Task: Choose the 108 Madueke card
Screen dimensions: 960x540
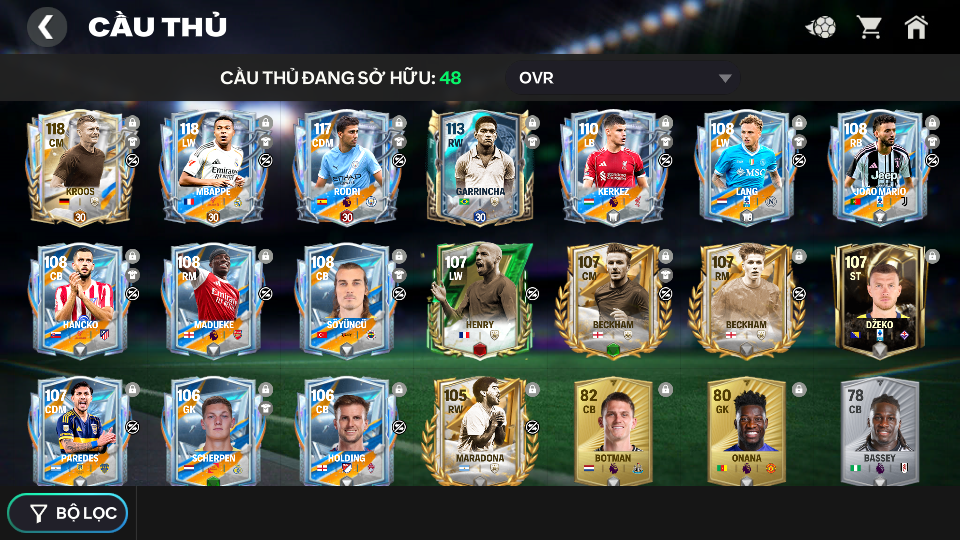Action: coord(211,300)
